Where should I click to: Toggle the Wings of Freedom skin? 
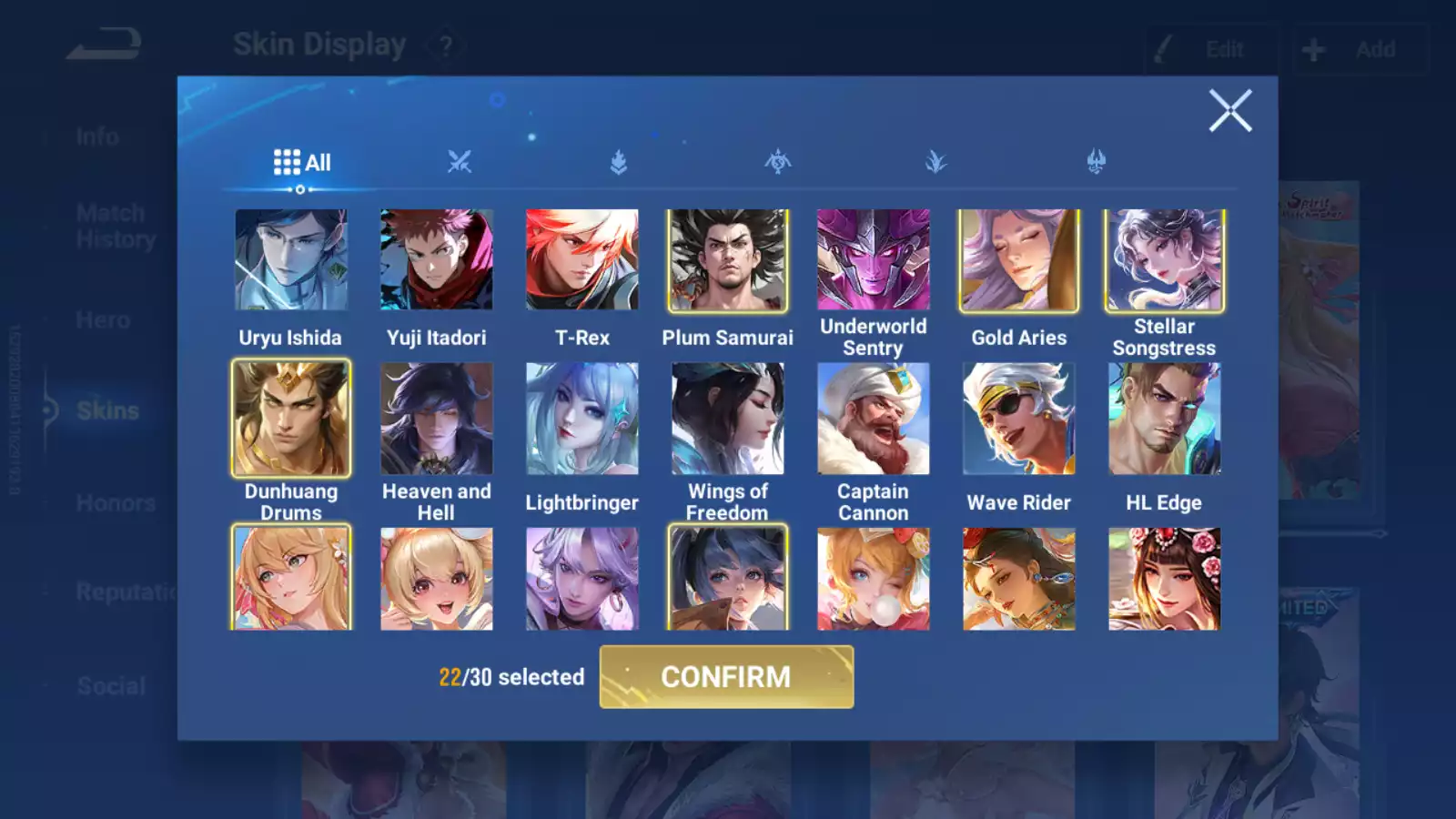tap(728, 419)
